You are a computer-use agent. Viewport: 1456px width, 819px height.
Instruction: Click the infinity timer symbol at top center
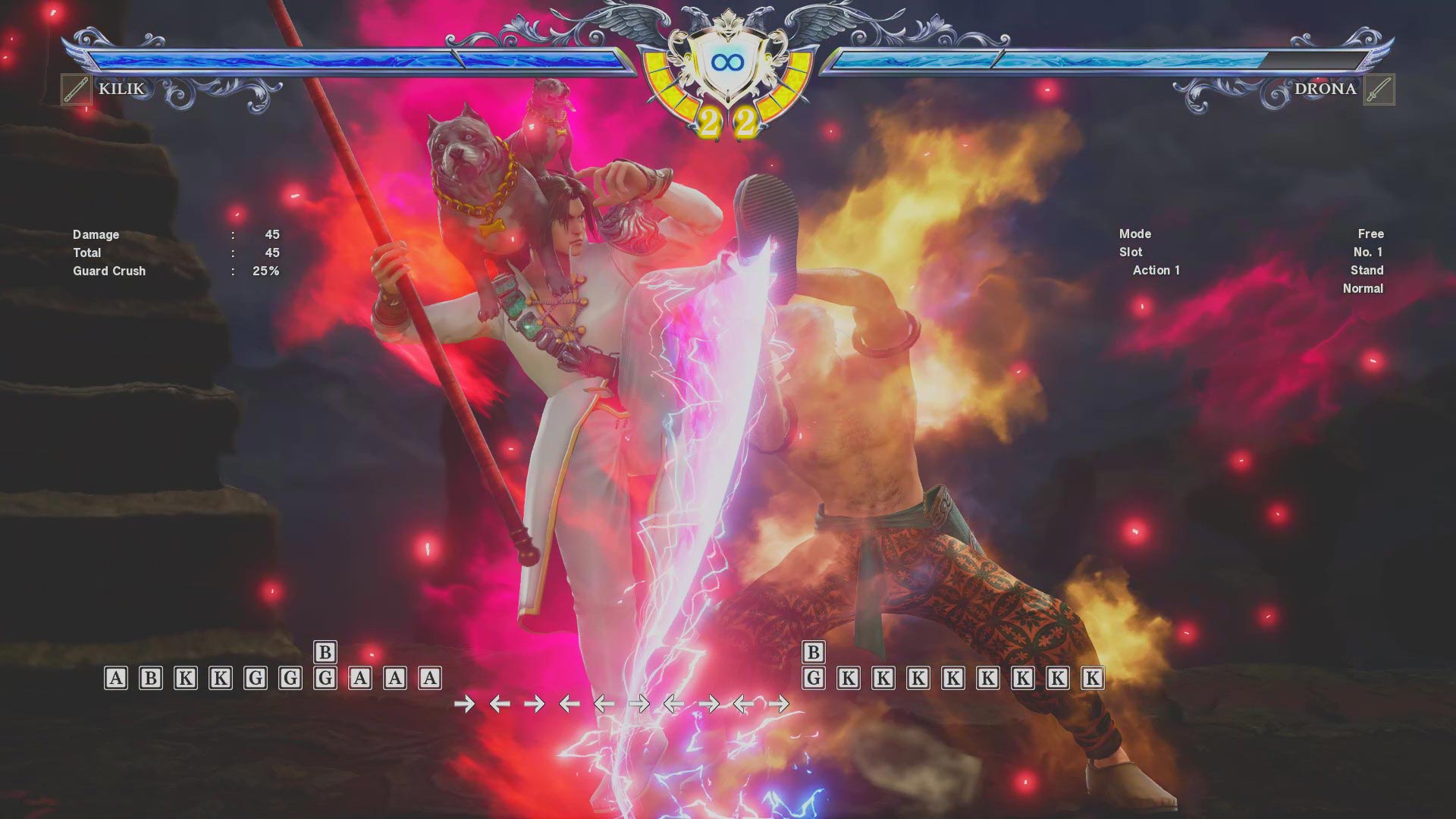click(726, 63)
